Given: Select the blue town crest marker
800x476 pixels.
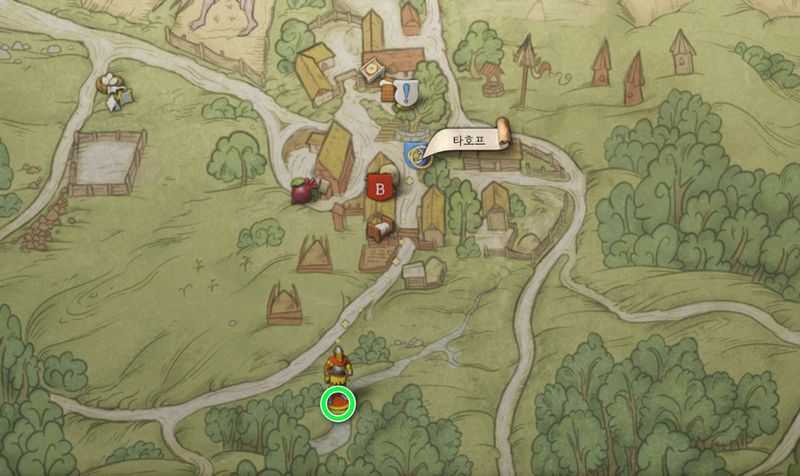Looking at the screenshot, I should pyautogui.click(x=413, y=153).
